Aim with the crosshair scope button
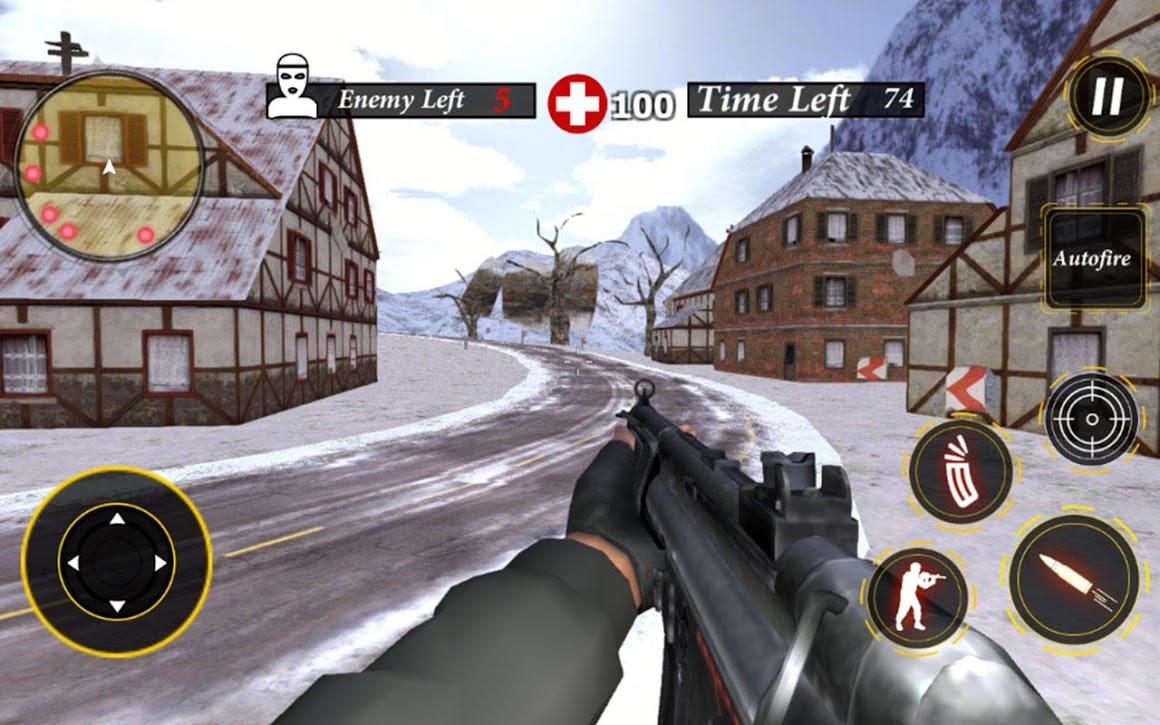This screenshot has width=1160, height=725. (x=1091, y=419)
